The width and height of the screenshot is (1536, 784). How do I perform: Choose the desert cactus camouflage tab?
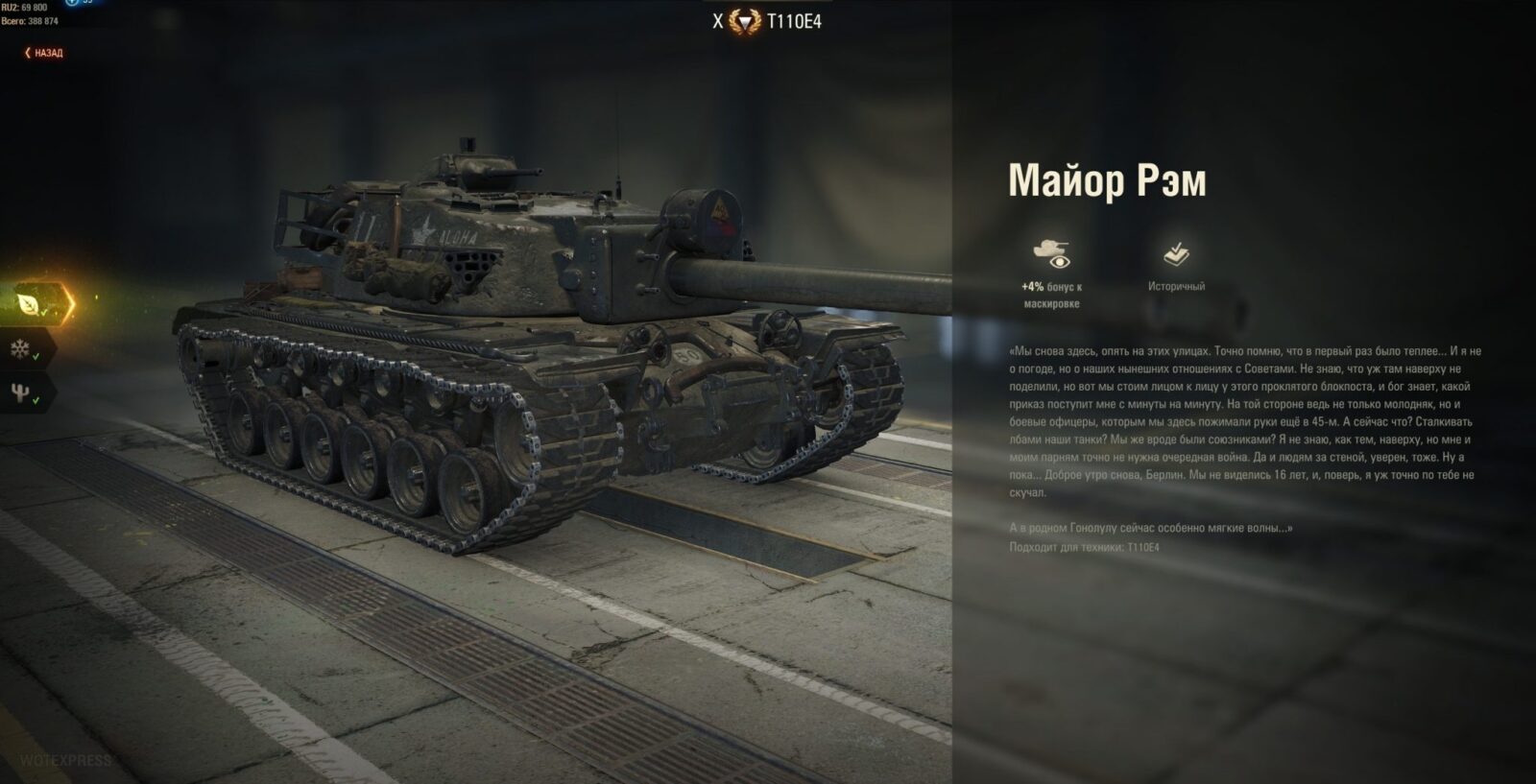click(x=21, y=392)
